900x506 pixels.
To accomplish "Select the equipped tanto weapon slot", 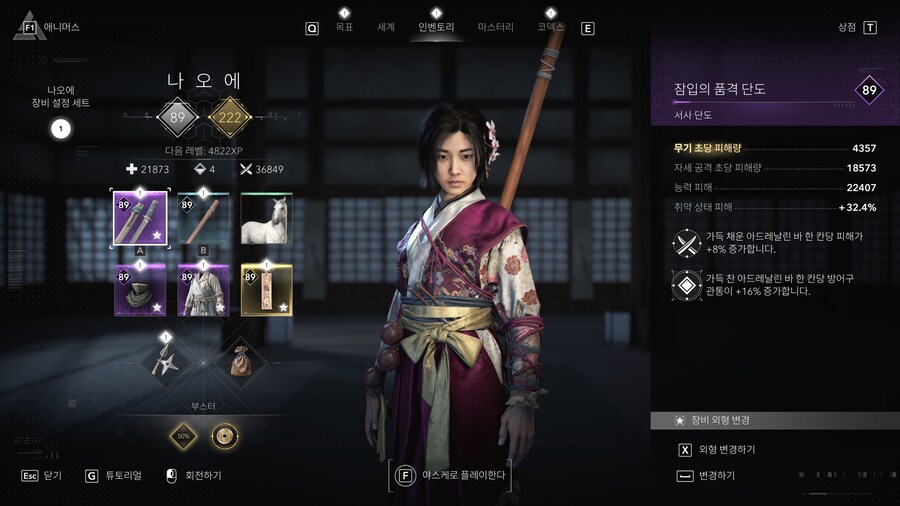I will coord(140,217).
